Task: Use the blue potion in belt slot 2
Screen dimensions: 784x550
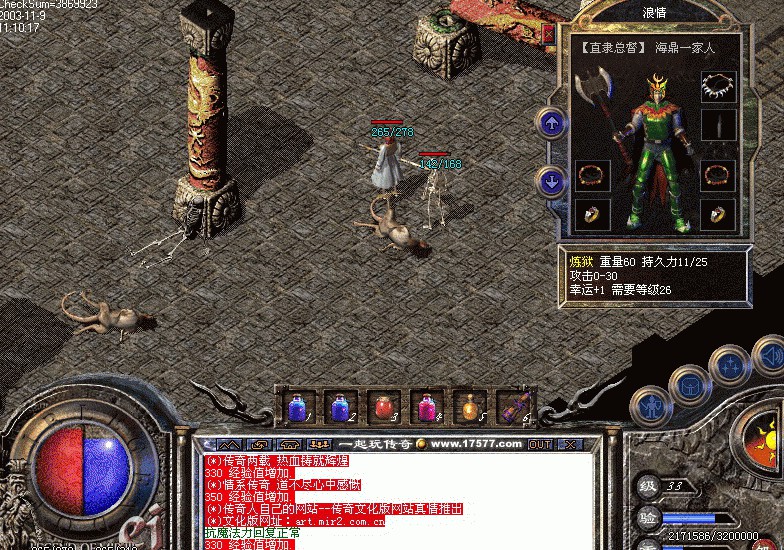Action: 340,407
